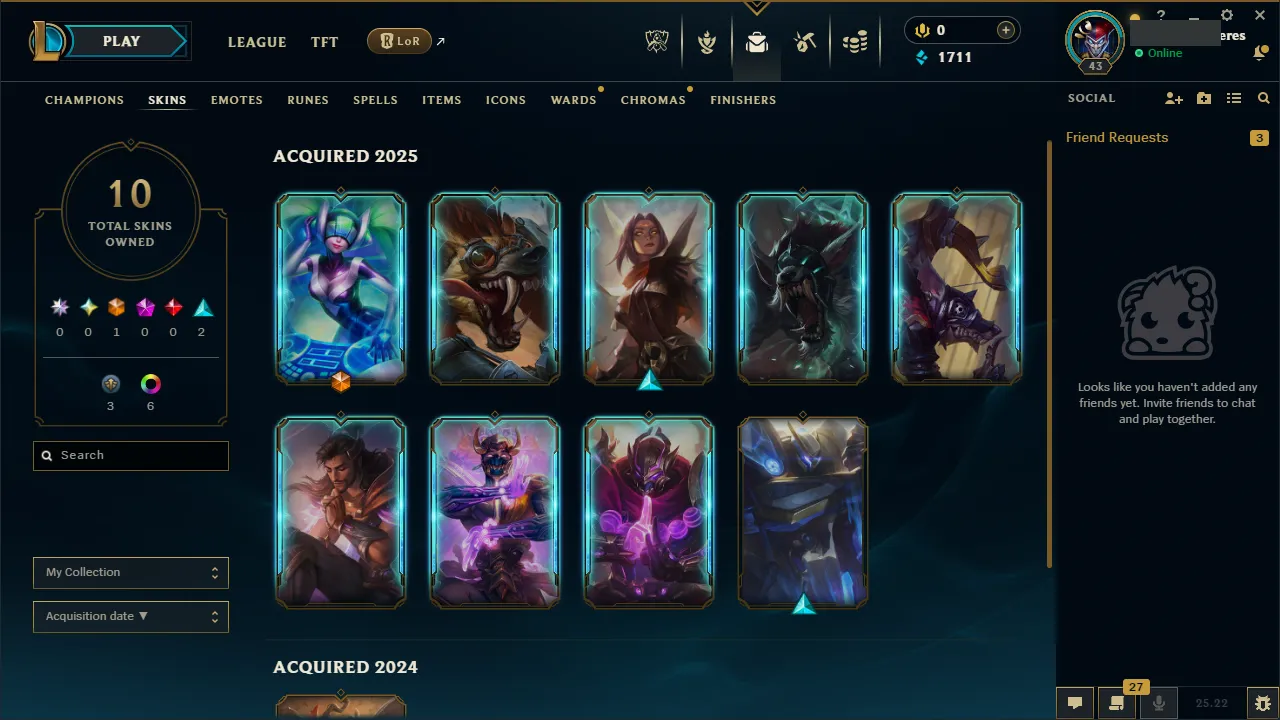
Task: Open notifications with the bell icon
Action: (1259, 52)
